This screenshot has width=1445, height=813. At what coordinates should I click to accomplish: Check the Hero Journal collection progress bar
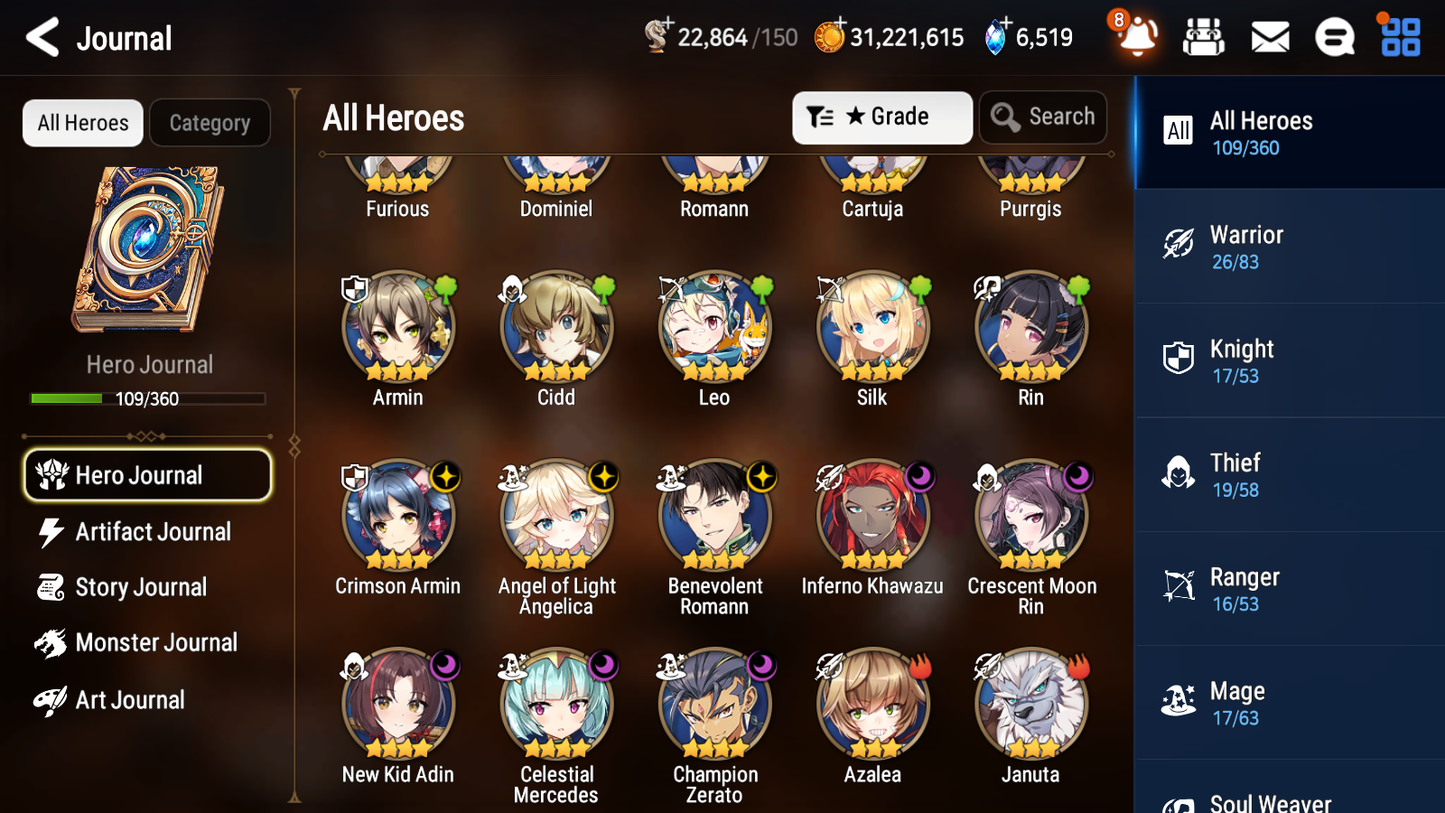click(148, 398)
